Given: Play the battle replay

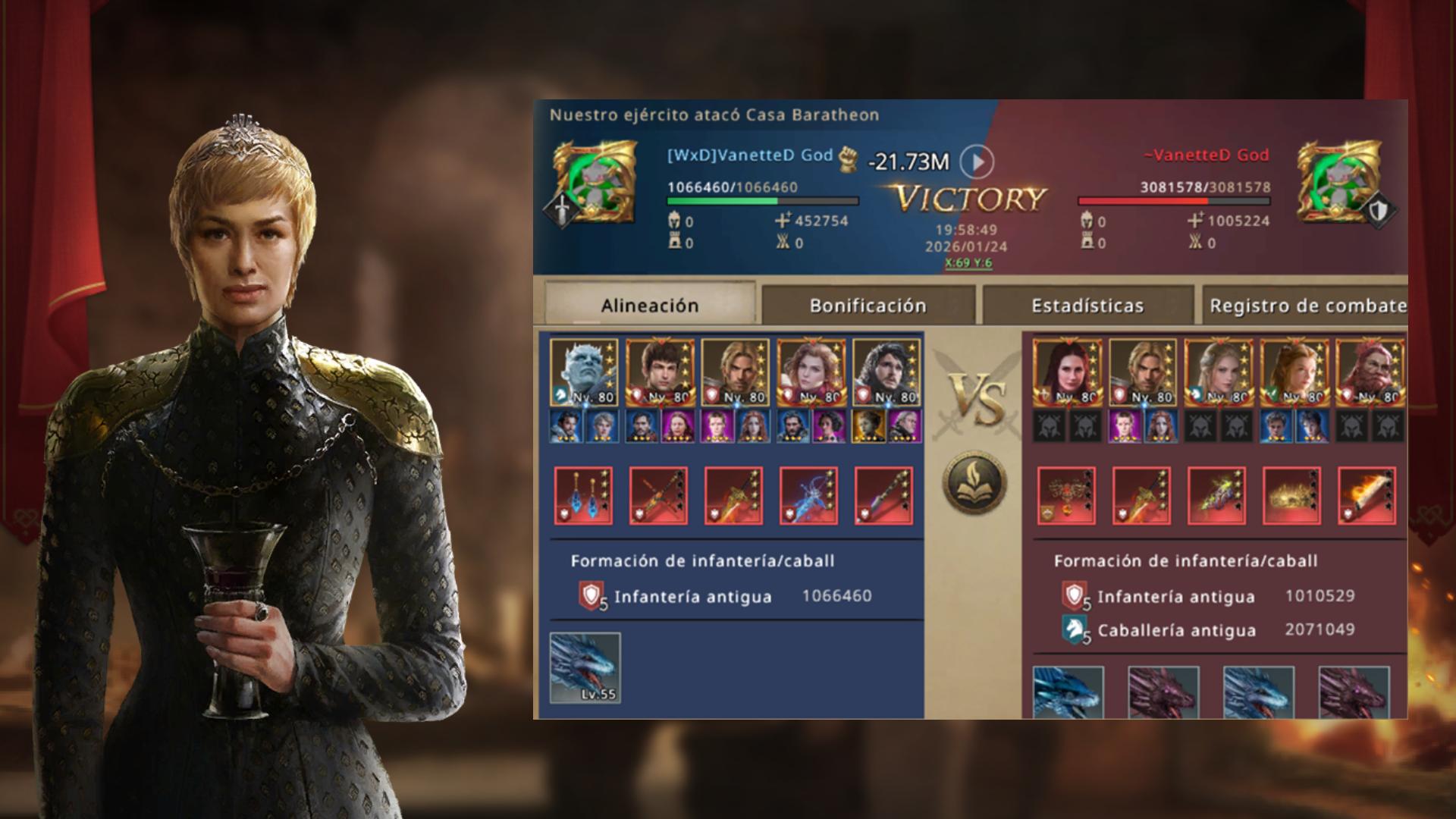Looking at the screenshot, I should (x=977, y=162).
